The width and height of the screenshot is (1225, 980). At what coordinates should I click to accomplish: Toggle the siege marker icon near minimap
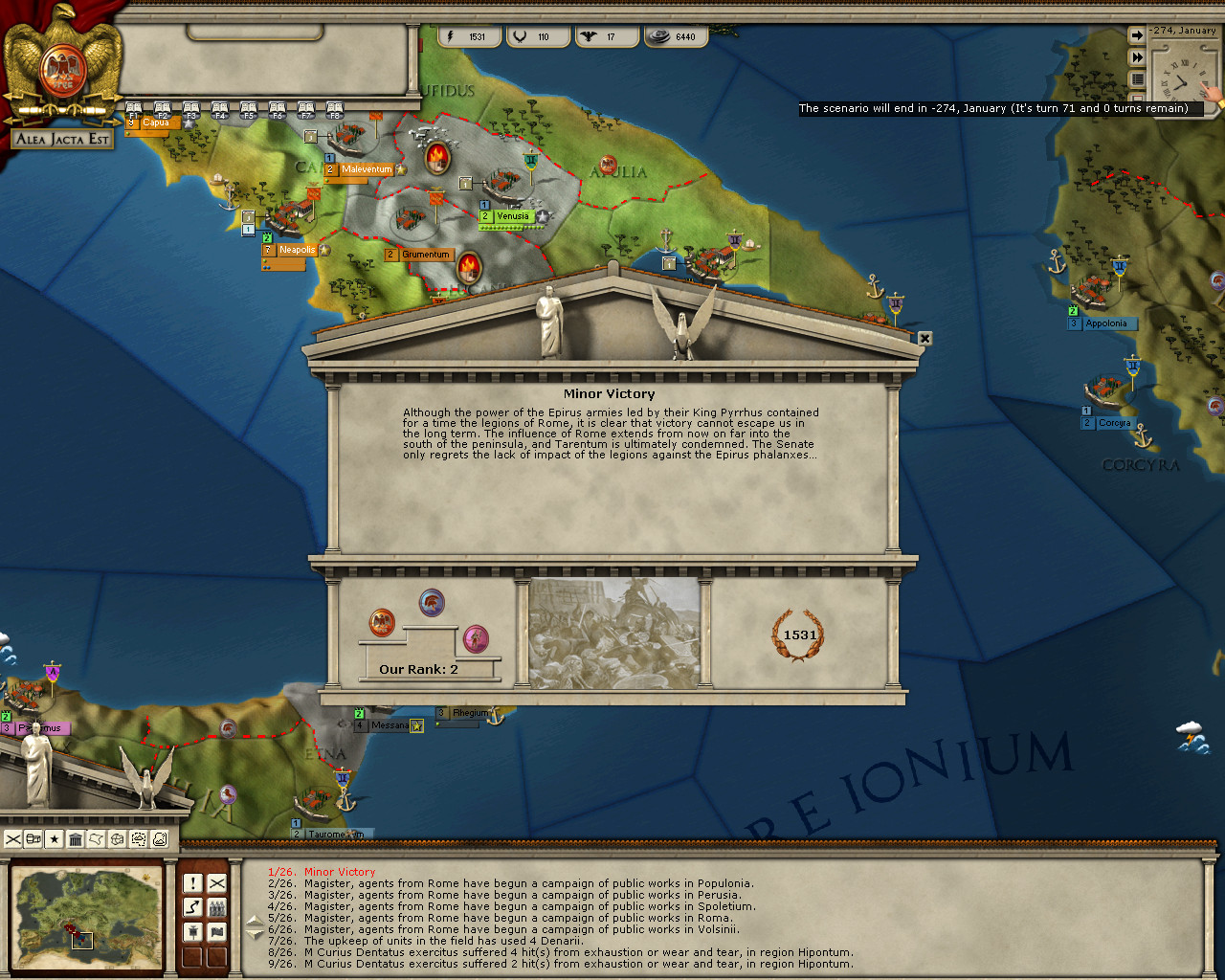(x=193, y=932)
